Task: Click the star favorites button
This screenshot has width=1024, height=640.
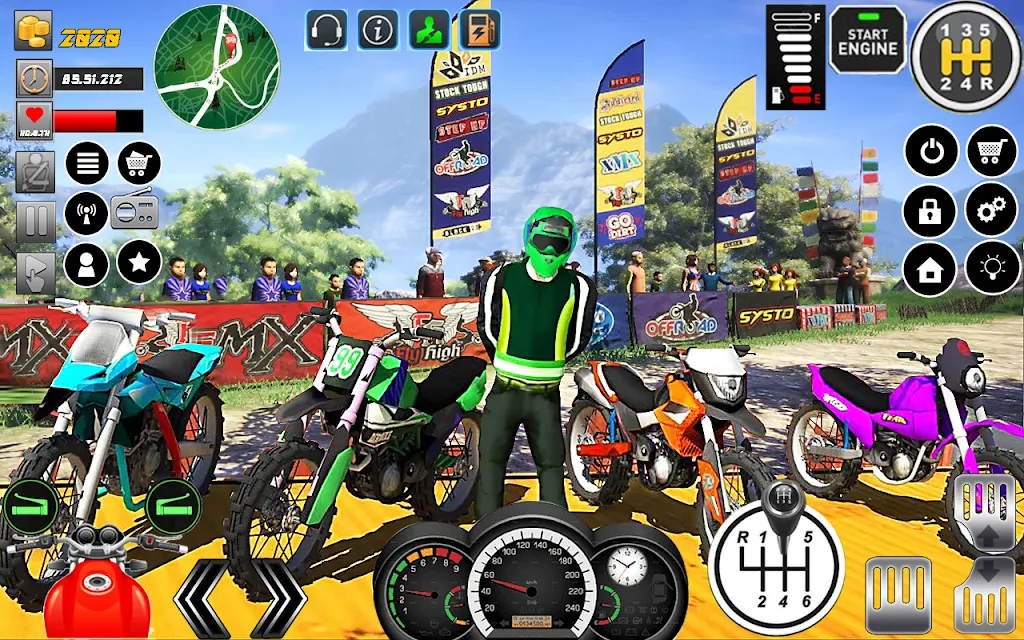Action: tap(139, 263)
